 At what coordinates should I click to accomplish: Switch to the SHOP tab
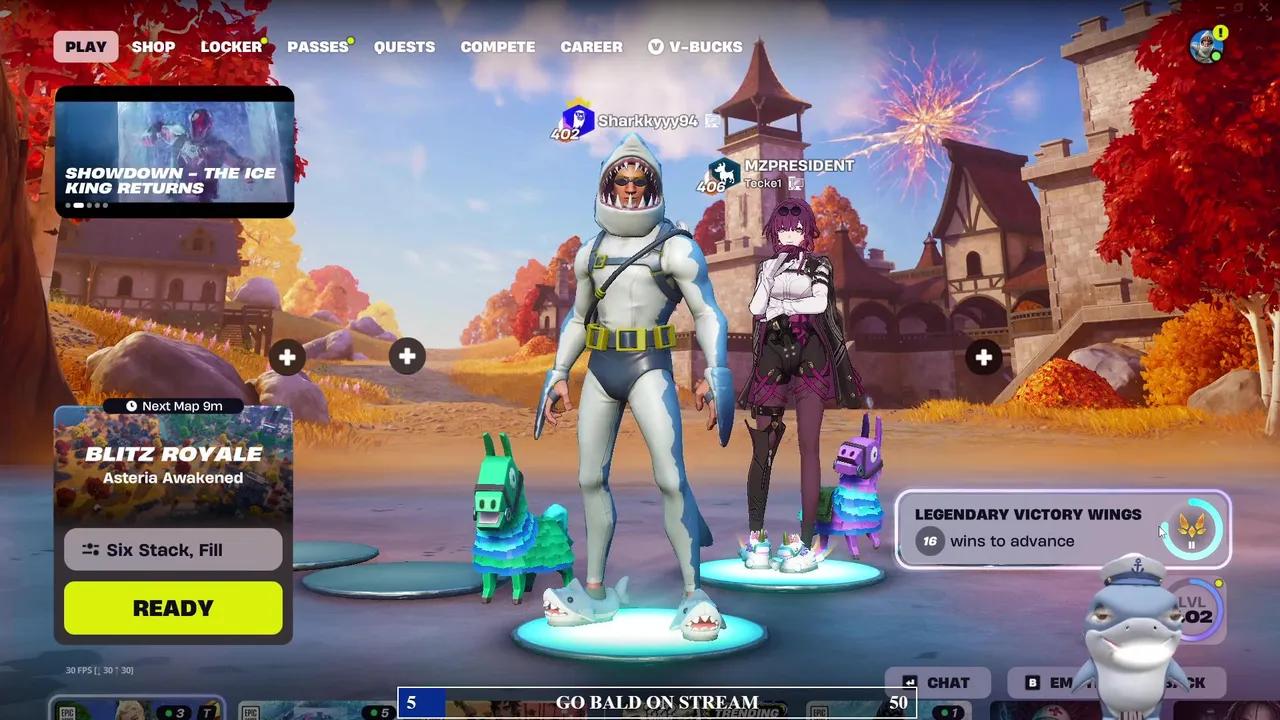[x=153, y=46]
